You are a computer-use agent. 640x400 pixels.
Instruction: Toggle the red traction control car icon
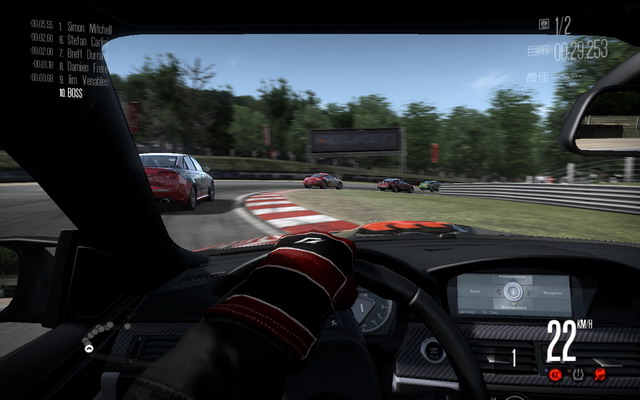pyautogui.click(x=600, y=374)
